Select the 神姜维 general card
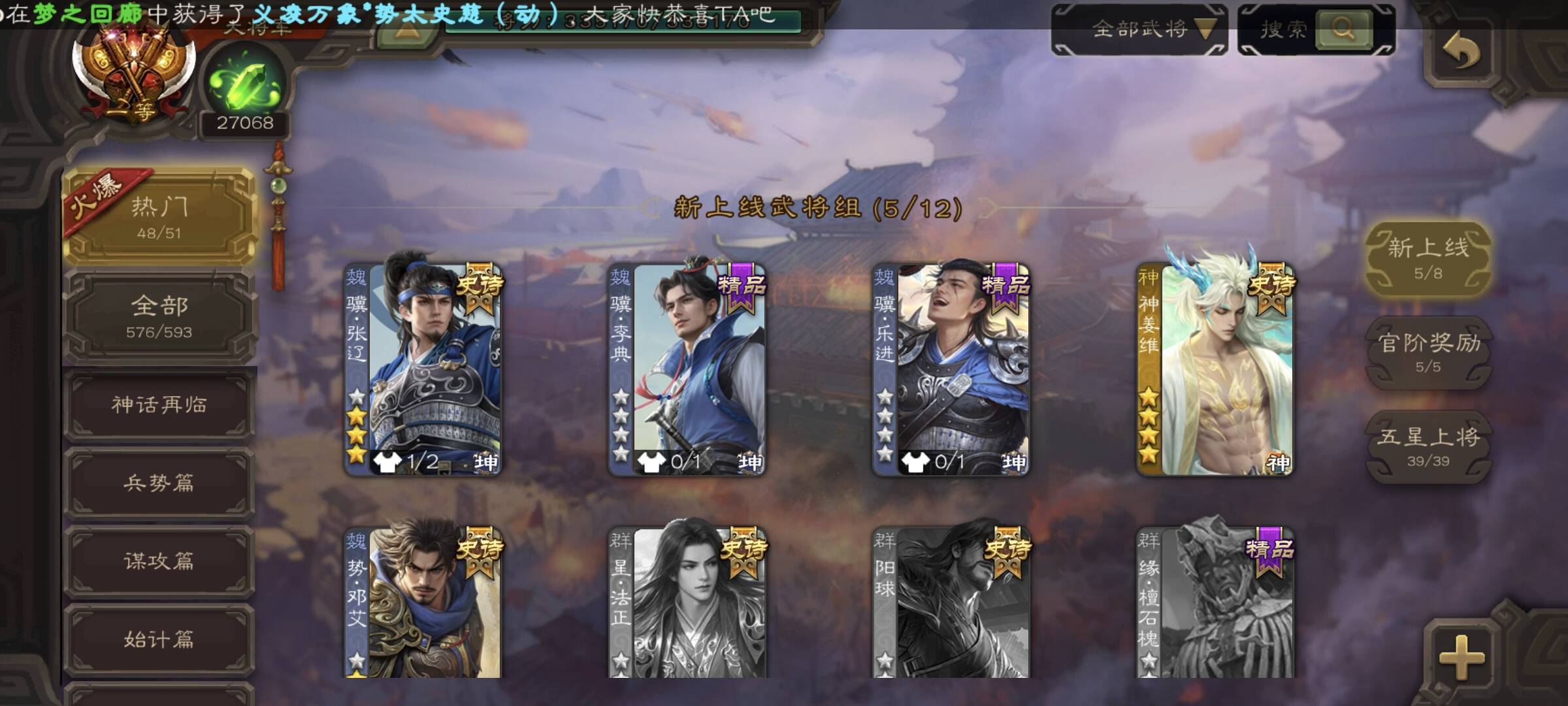The width and height of the screenshot is (1568, 706). [x=1215, y=369]
